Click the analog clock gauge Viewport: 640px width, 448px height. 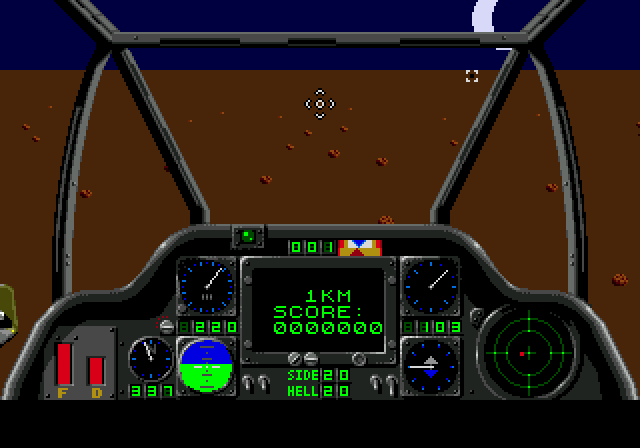pos(150,358)
